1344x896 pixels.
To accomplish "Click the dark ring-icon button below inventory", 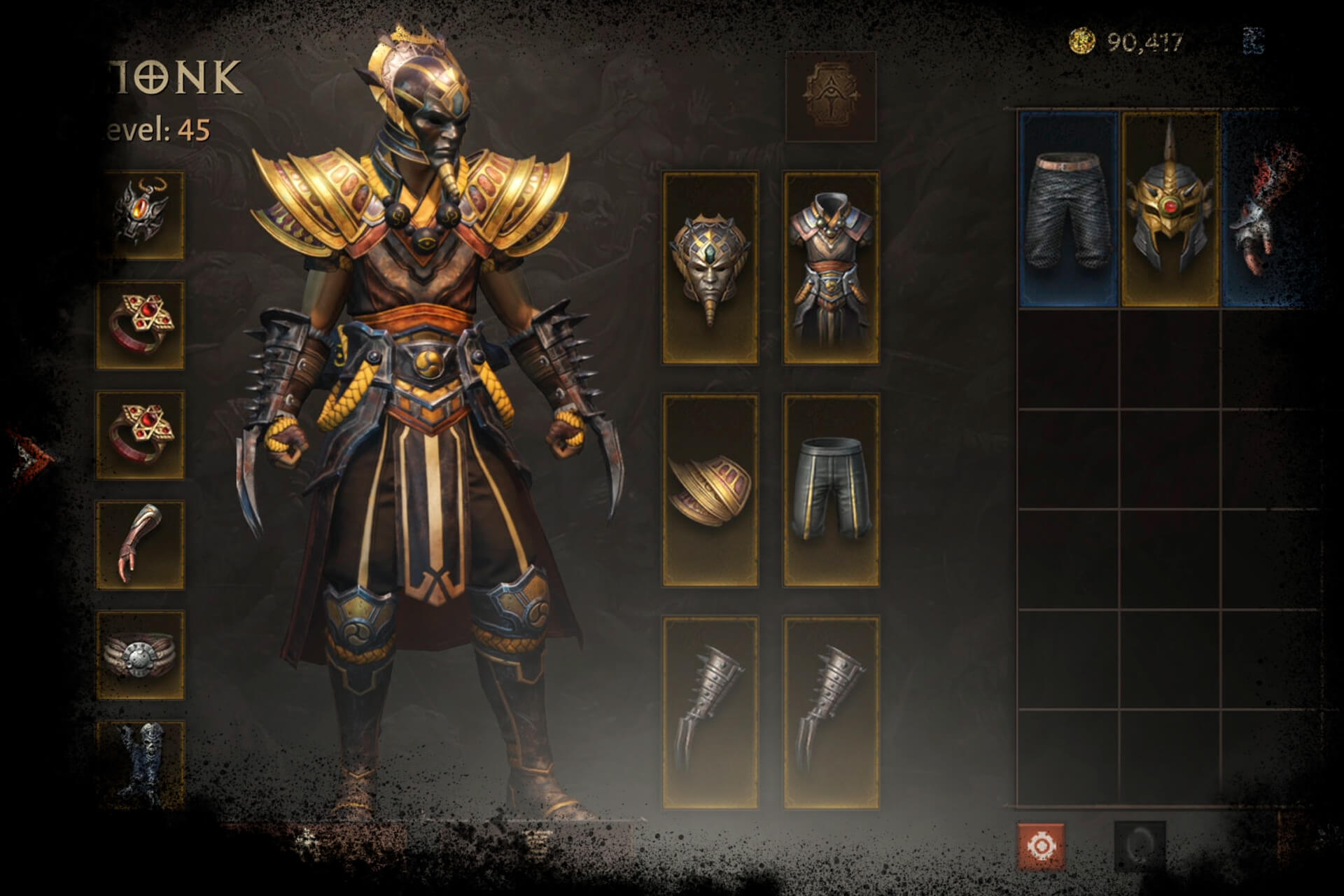I will point(1140,846).
